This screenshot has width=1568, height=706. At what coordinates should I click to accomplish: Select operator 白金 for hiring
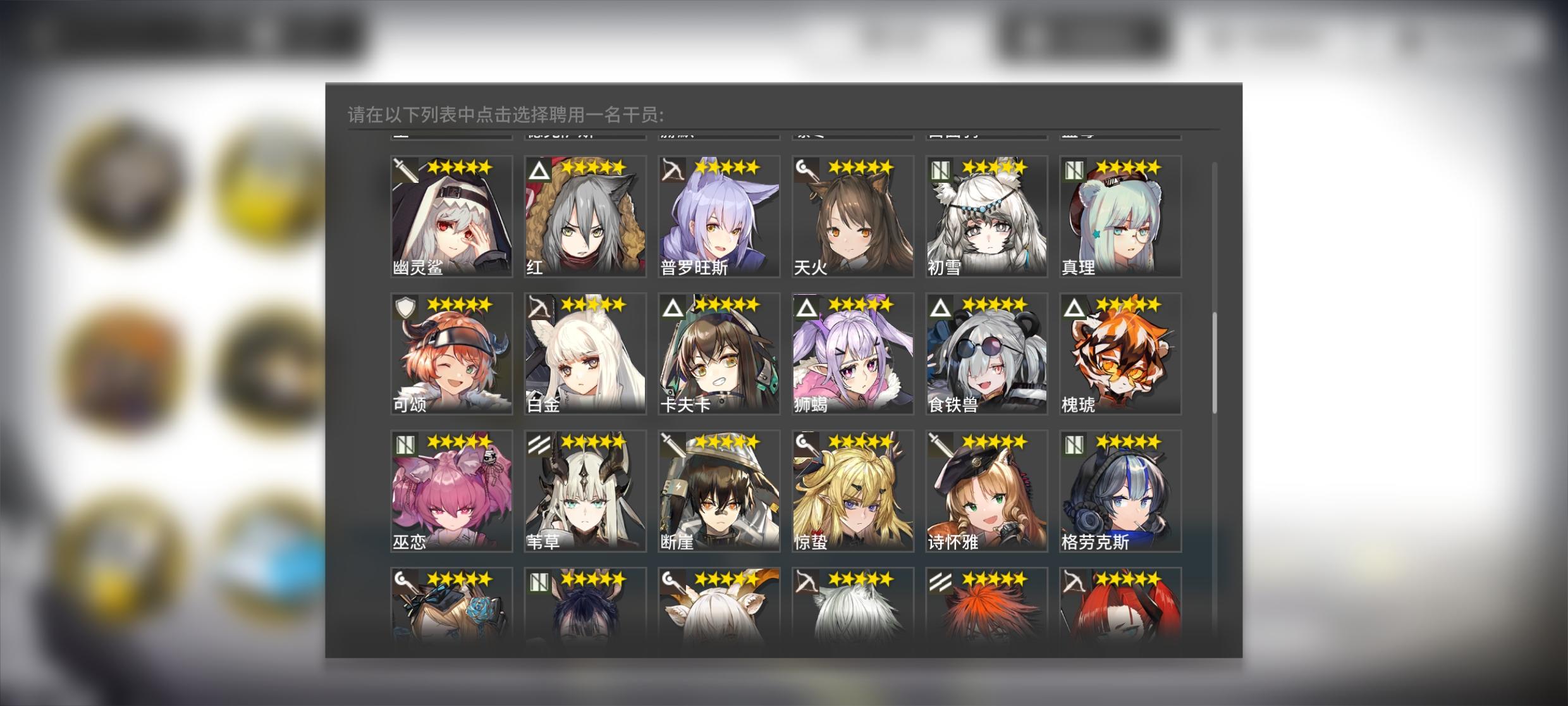584,352
